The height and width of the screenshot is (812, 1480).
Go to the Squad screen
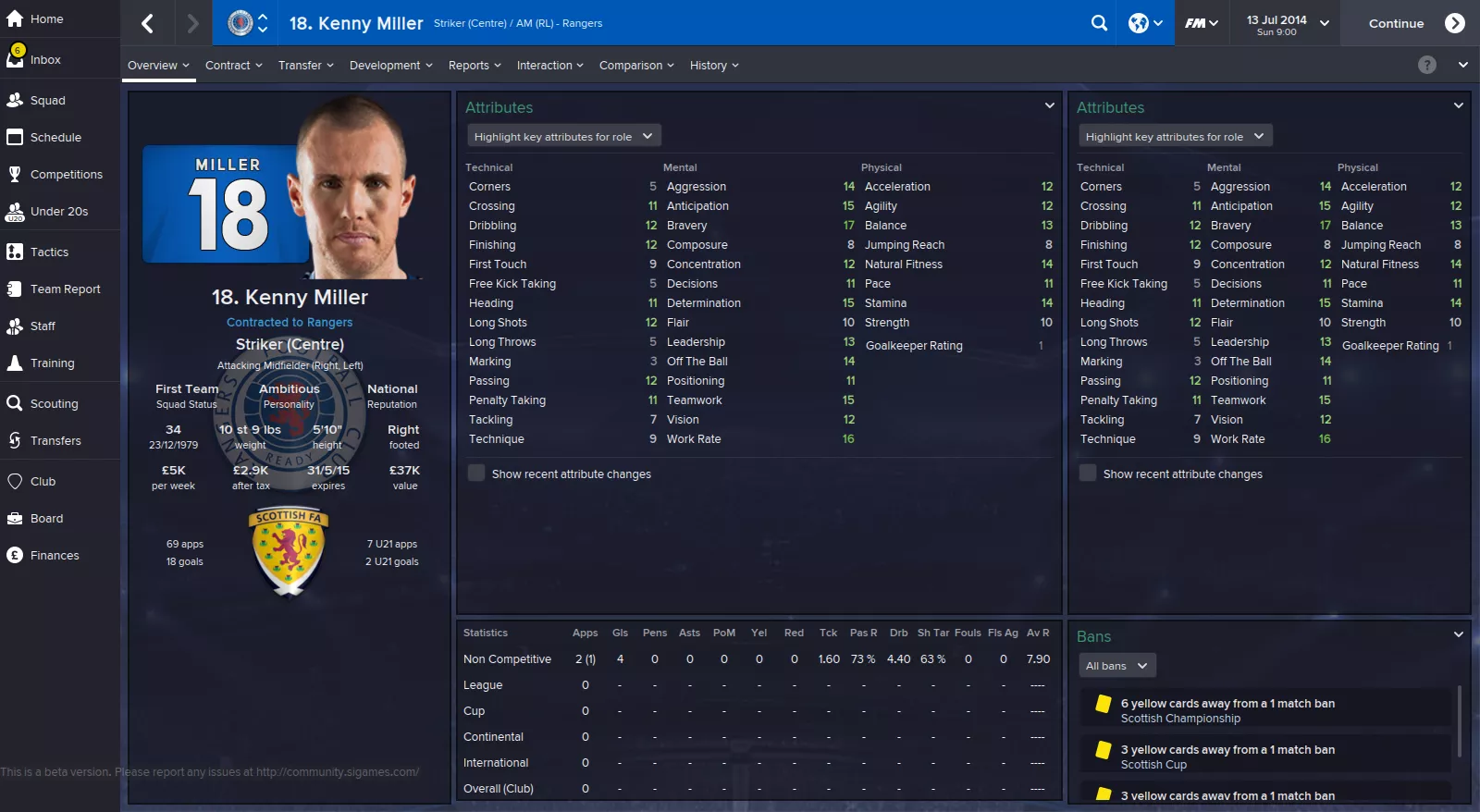(47, 101)
